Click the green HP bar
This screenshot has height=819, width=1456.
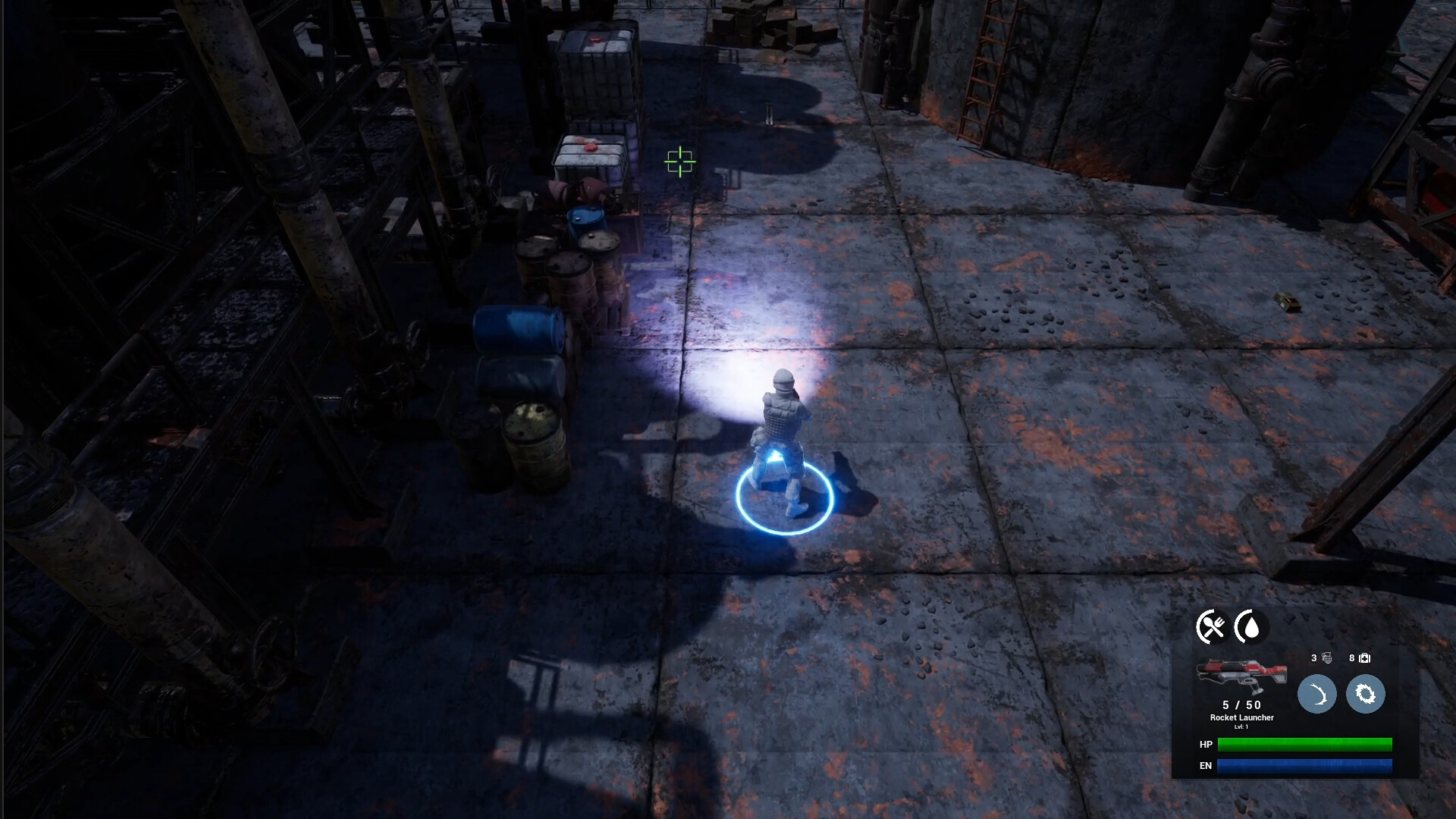pos(1305,745)
